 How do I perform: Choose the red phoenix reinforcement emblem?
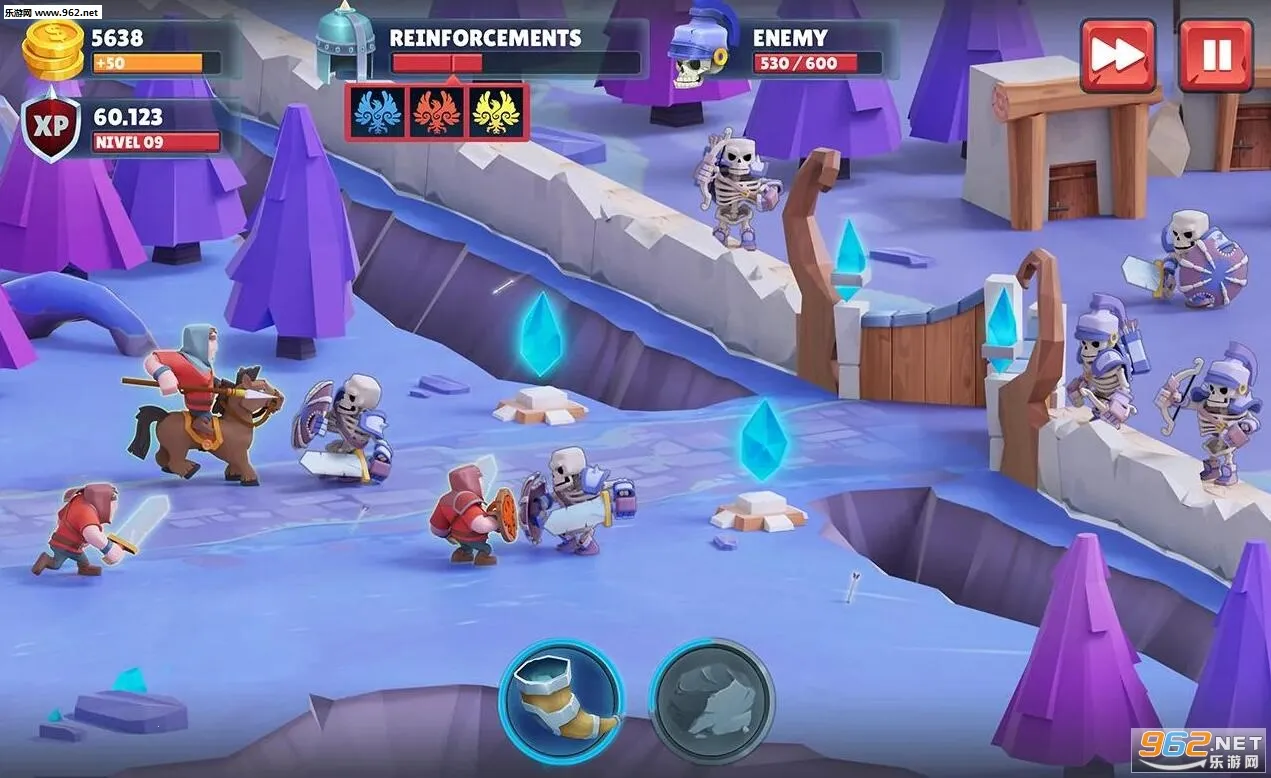[x=437, y=112]
